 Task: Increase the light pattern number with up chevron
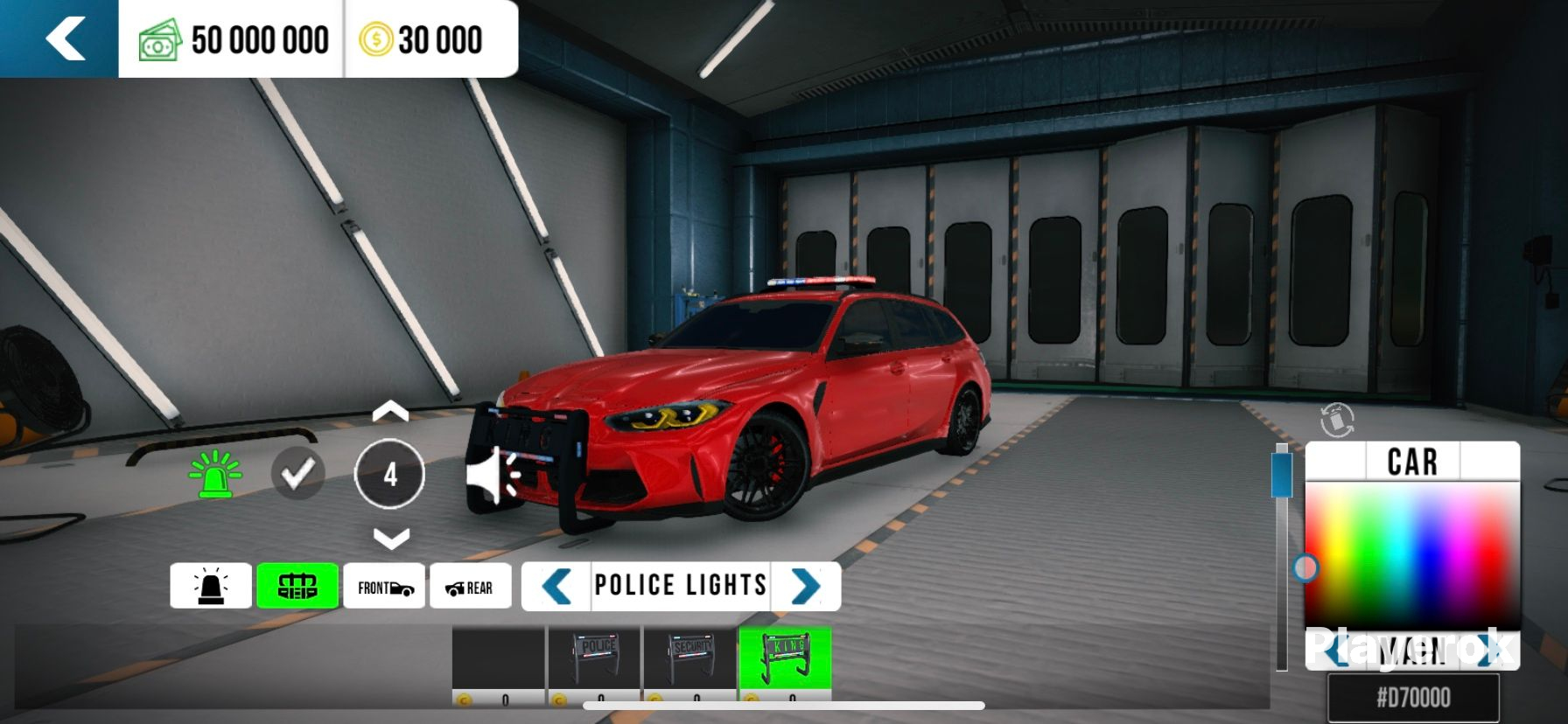(x=390, y=413)
